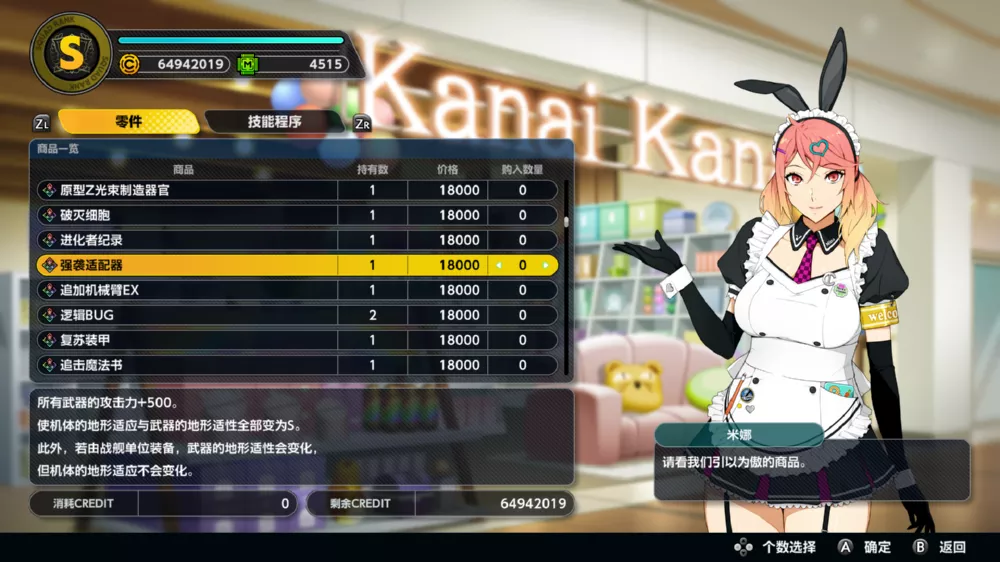
Task: Switch to the 零件 parts tab
Action: 128,122
